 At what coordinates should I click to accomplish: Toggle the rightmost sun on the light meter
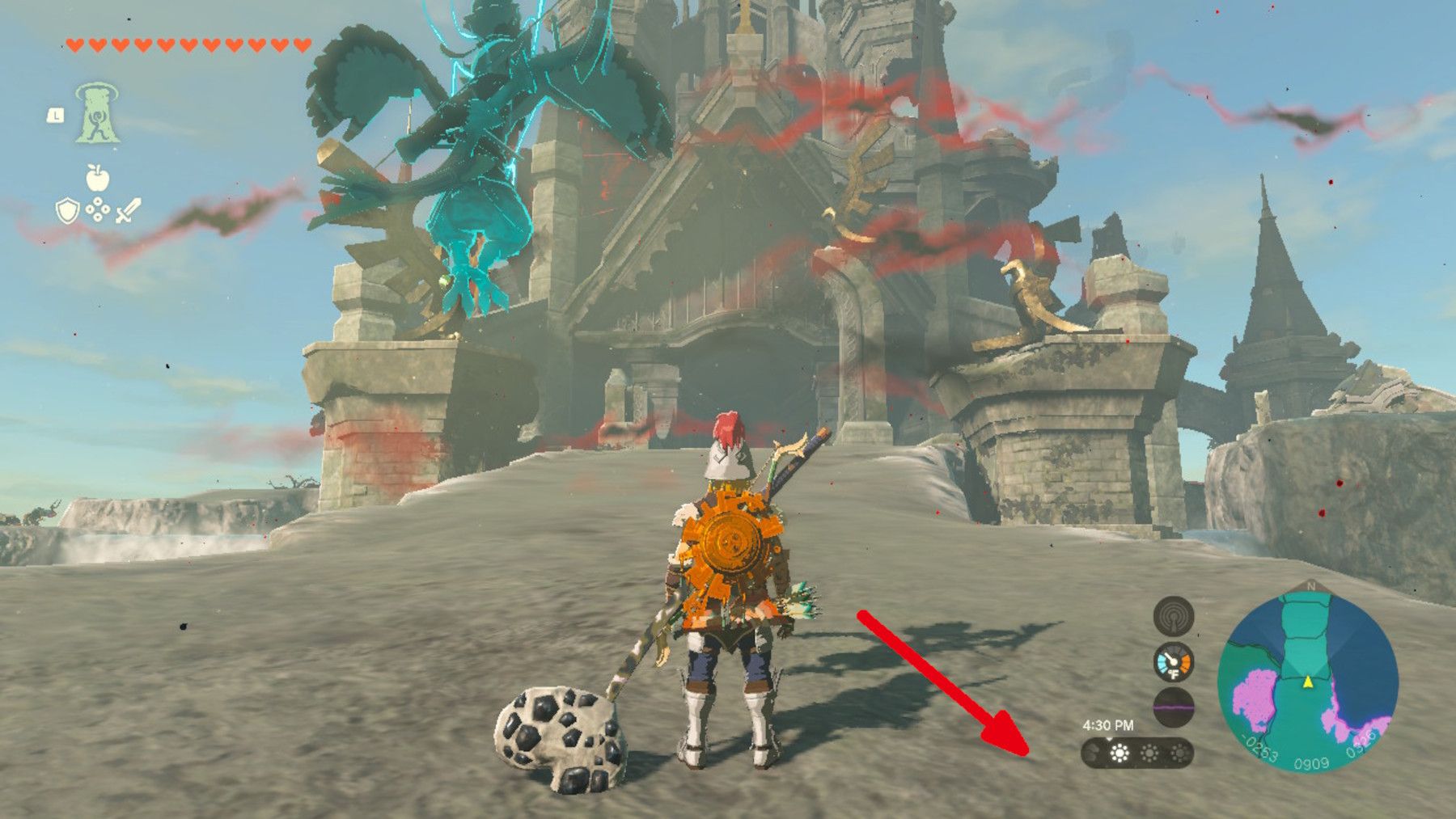click(x=1180, y=753)
